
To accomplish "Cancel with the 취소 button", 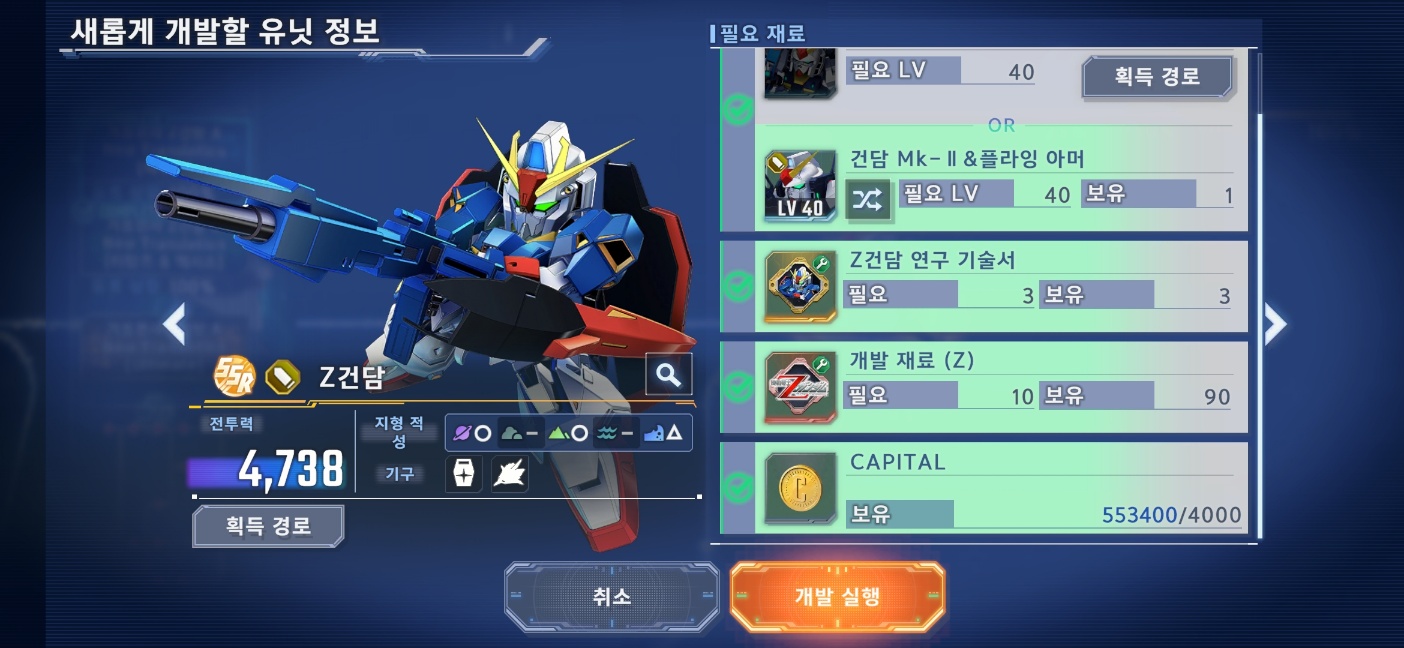I will click(611, 597).
